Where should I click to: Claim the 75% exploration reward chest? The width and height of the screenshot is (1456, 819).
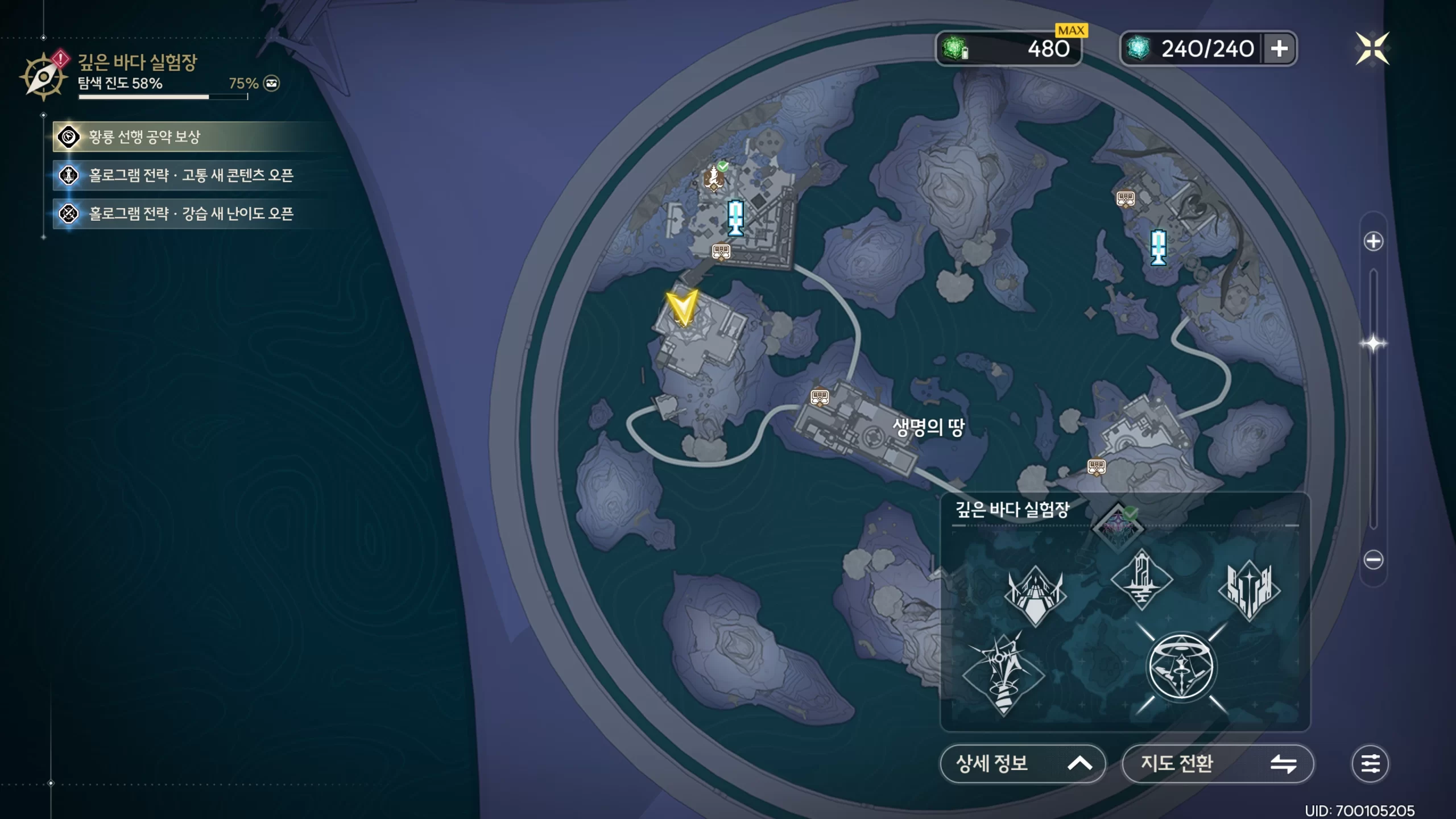[272, 84]
